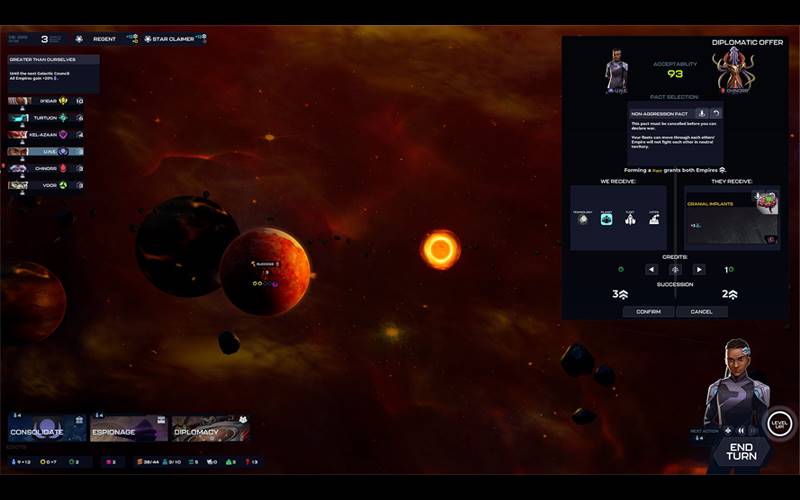
Task: Open the Espionage action card
Action: pos(129,429)
